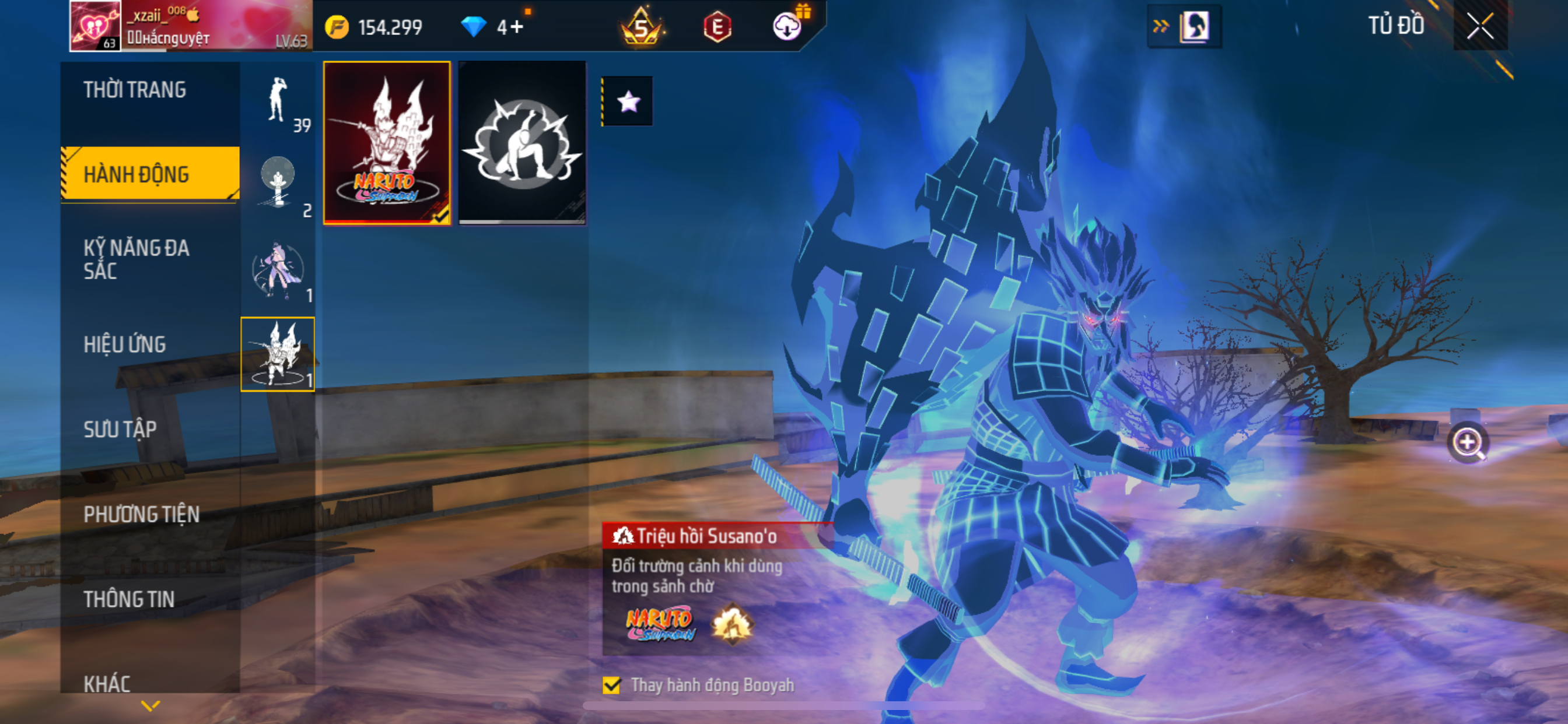This screenshot has height=724, width=1568.
Task: Open the Thời Trang category
Action: pyautogui.click(x=135, y=90)
